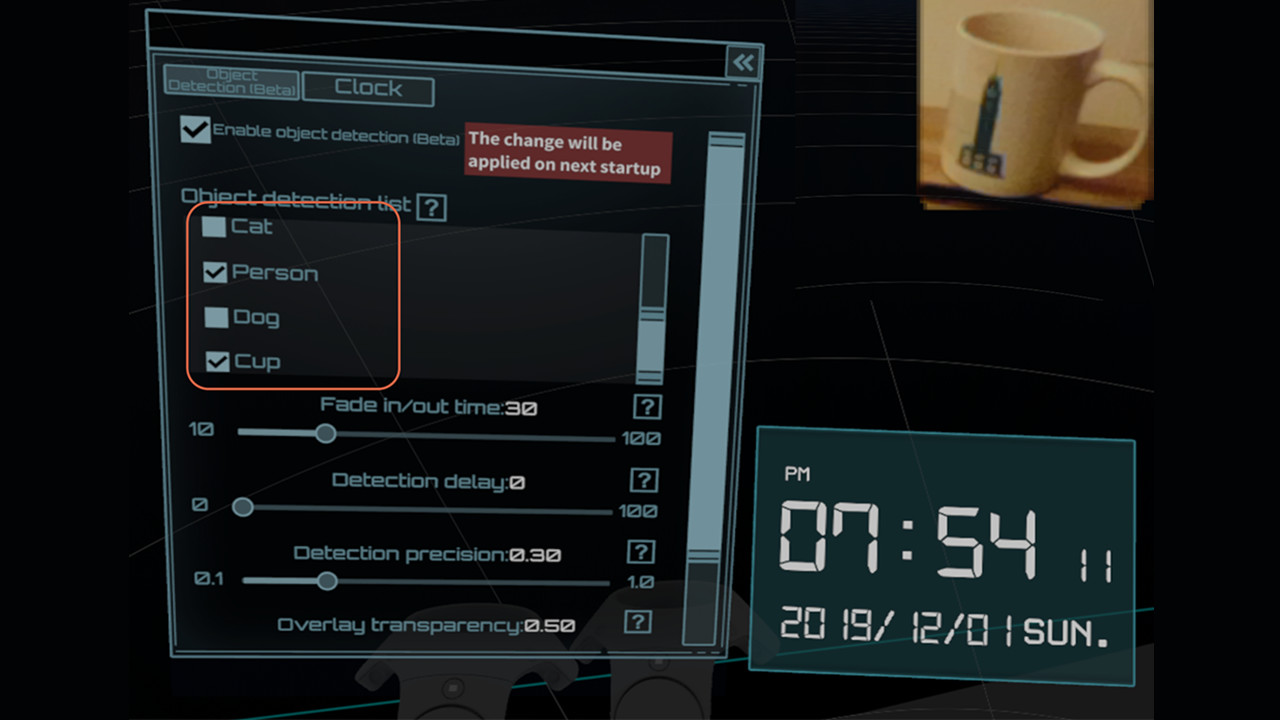Image resolution: width=1280 pixels, height=720 pixels.
Task: Switch to the Clock tab
Action: (367, 90)
